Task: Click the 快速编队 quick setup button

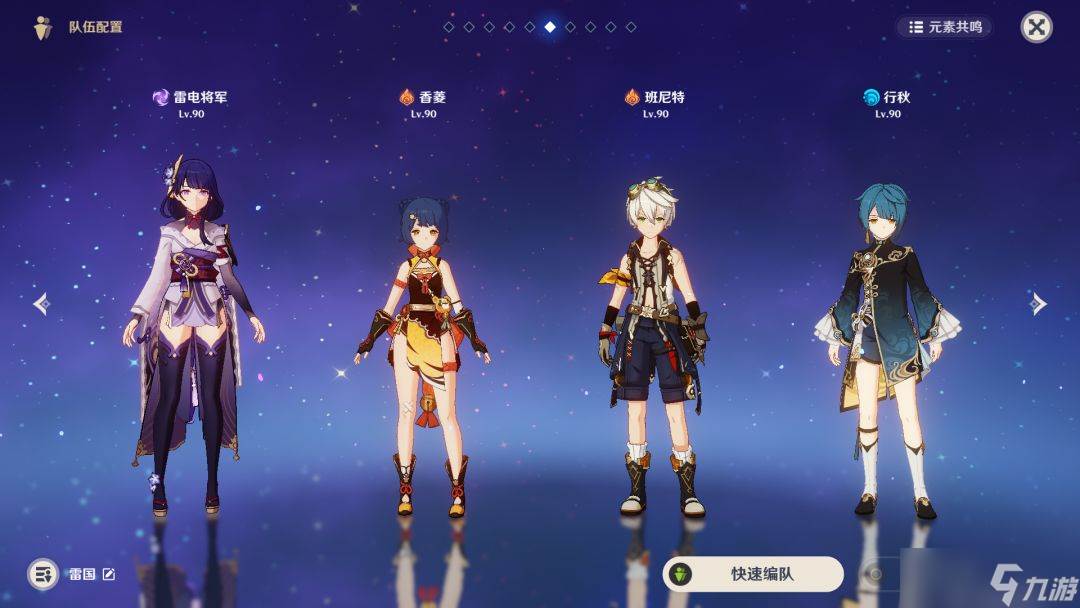Action: (x=753, y=574)
